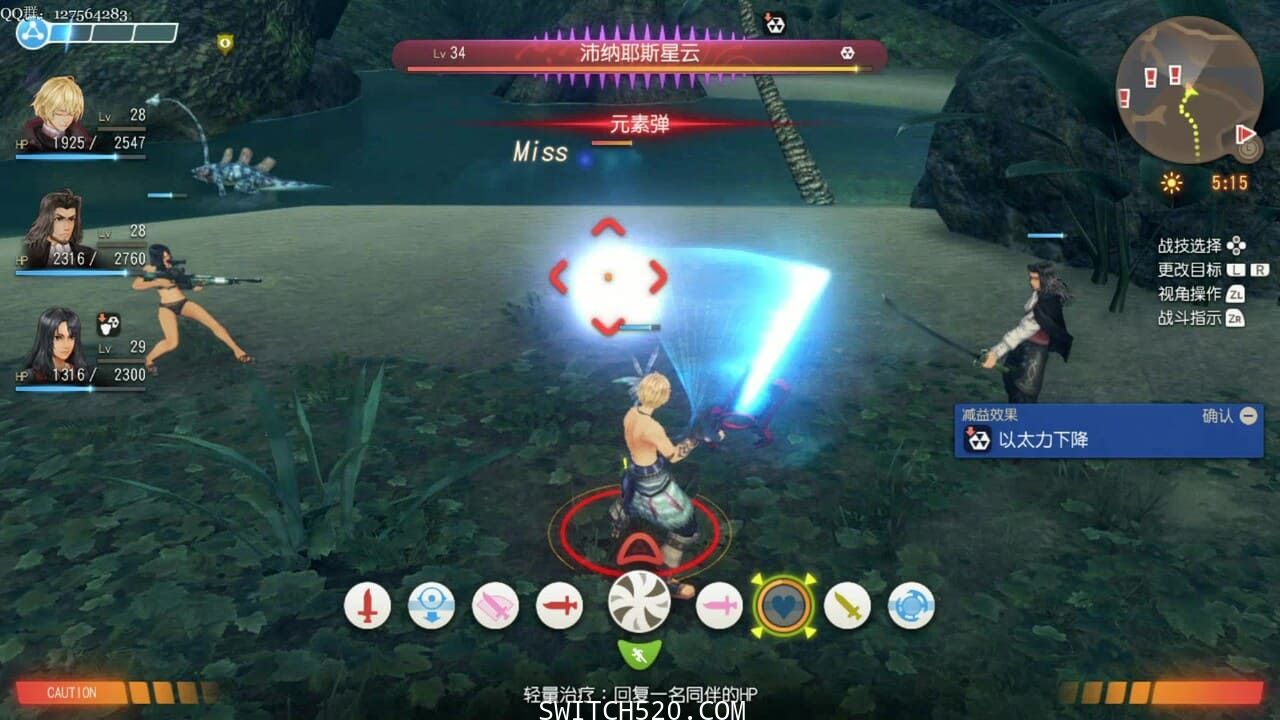This screenshot has width=1280, height=720.
Task: Activate the blue ring aura art
Action: tap(911, 605)
